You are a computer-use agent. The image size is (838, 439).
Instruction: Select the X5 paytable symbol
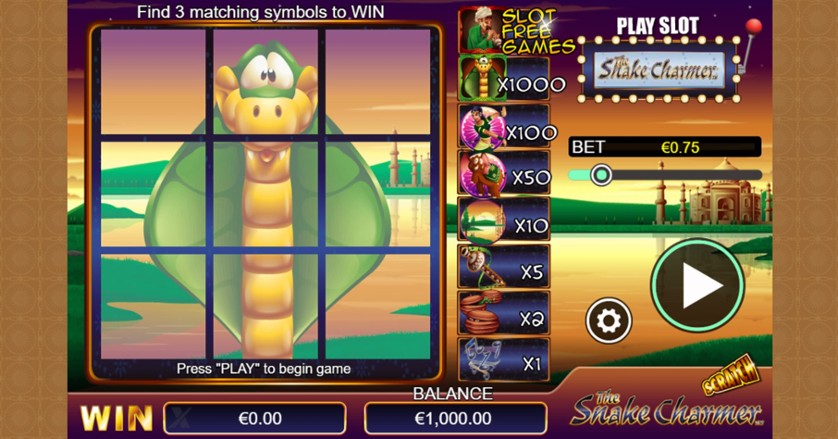476,266
